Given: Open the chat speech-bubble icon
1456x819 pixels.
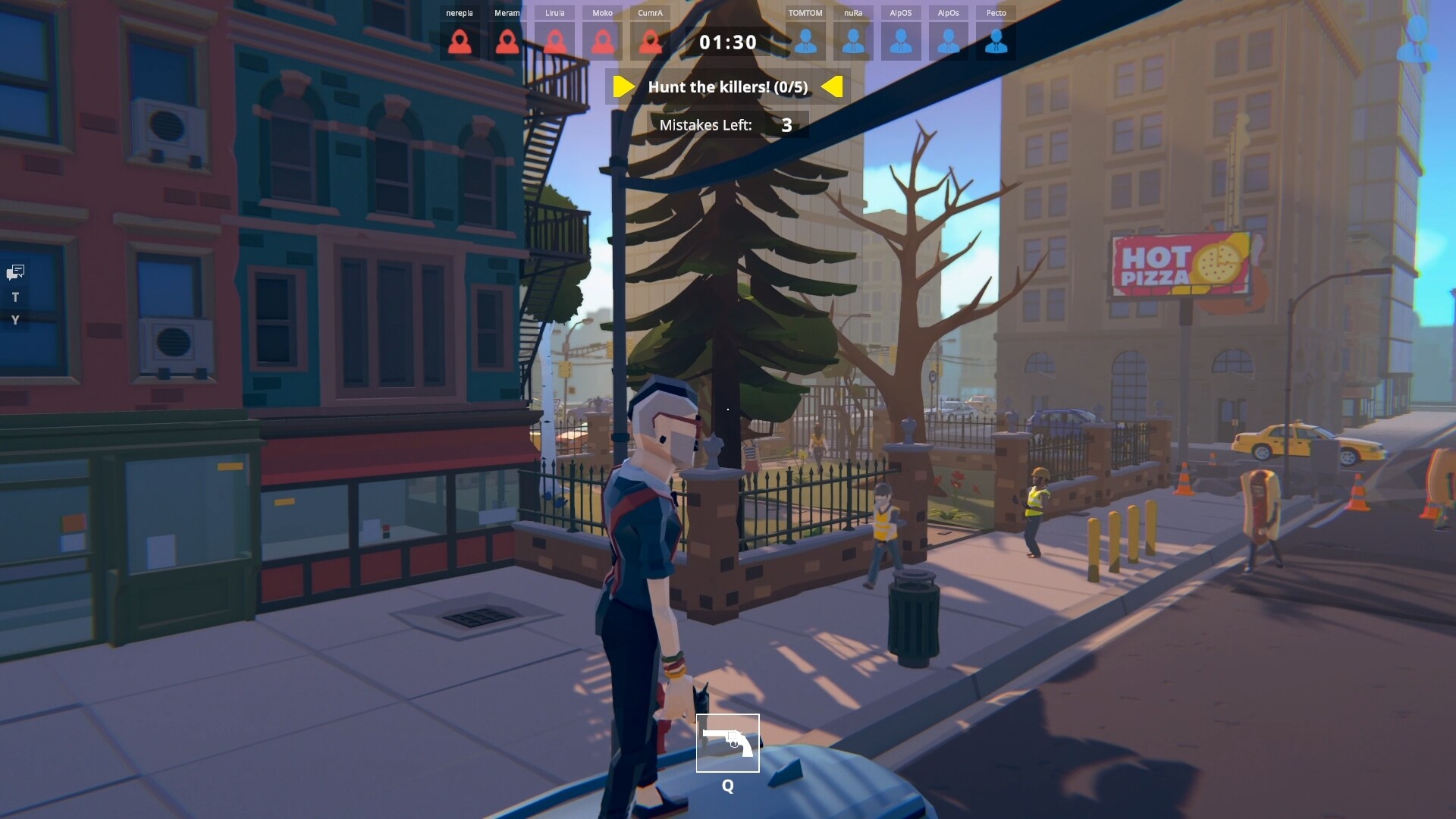Looking at the screenshot, I should (16, 272).
